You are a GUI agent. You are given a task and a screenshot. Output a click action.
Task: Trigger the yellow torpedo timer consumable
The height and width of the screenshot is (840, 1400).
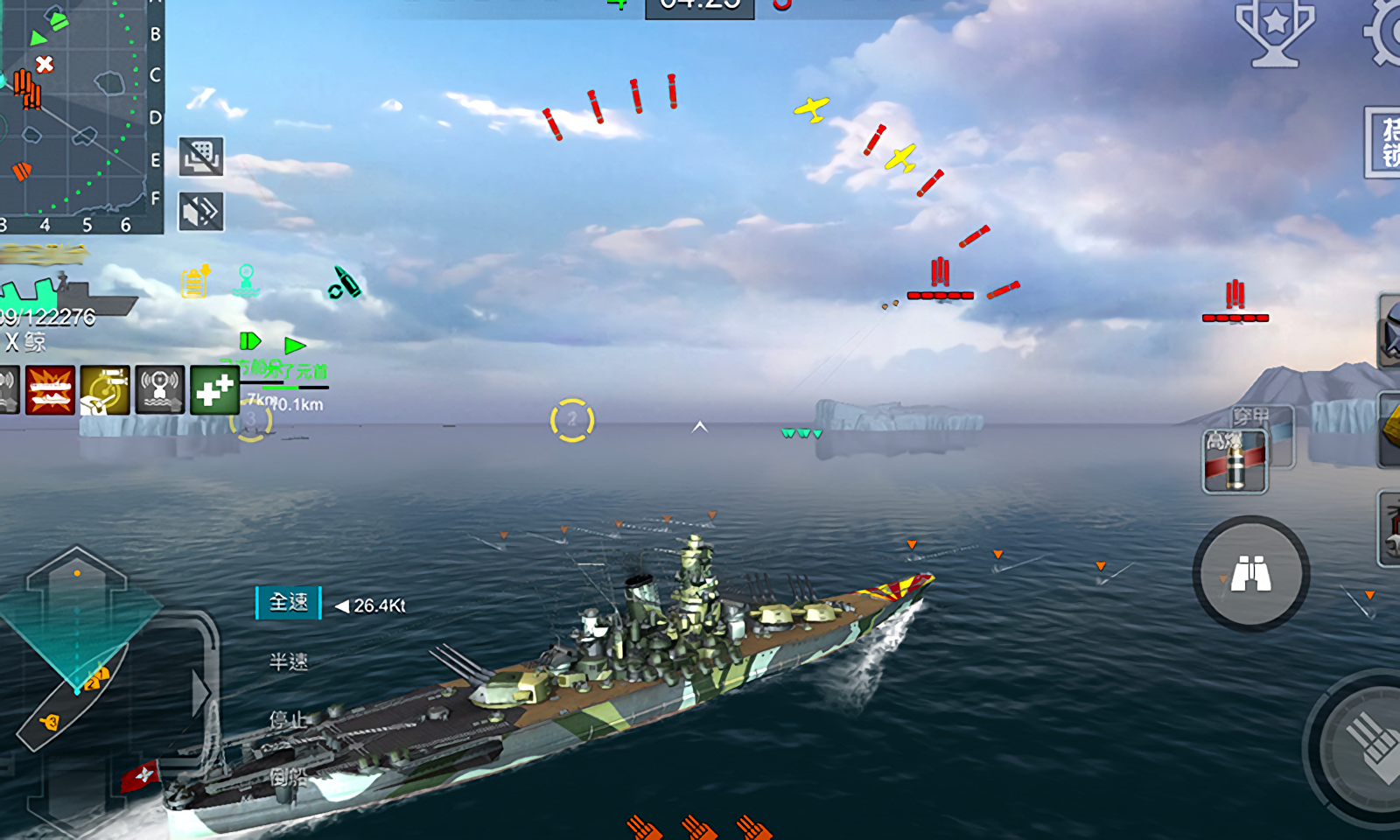(105, 390)
